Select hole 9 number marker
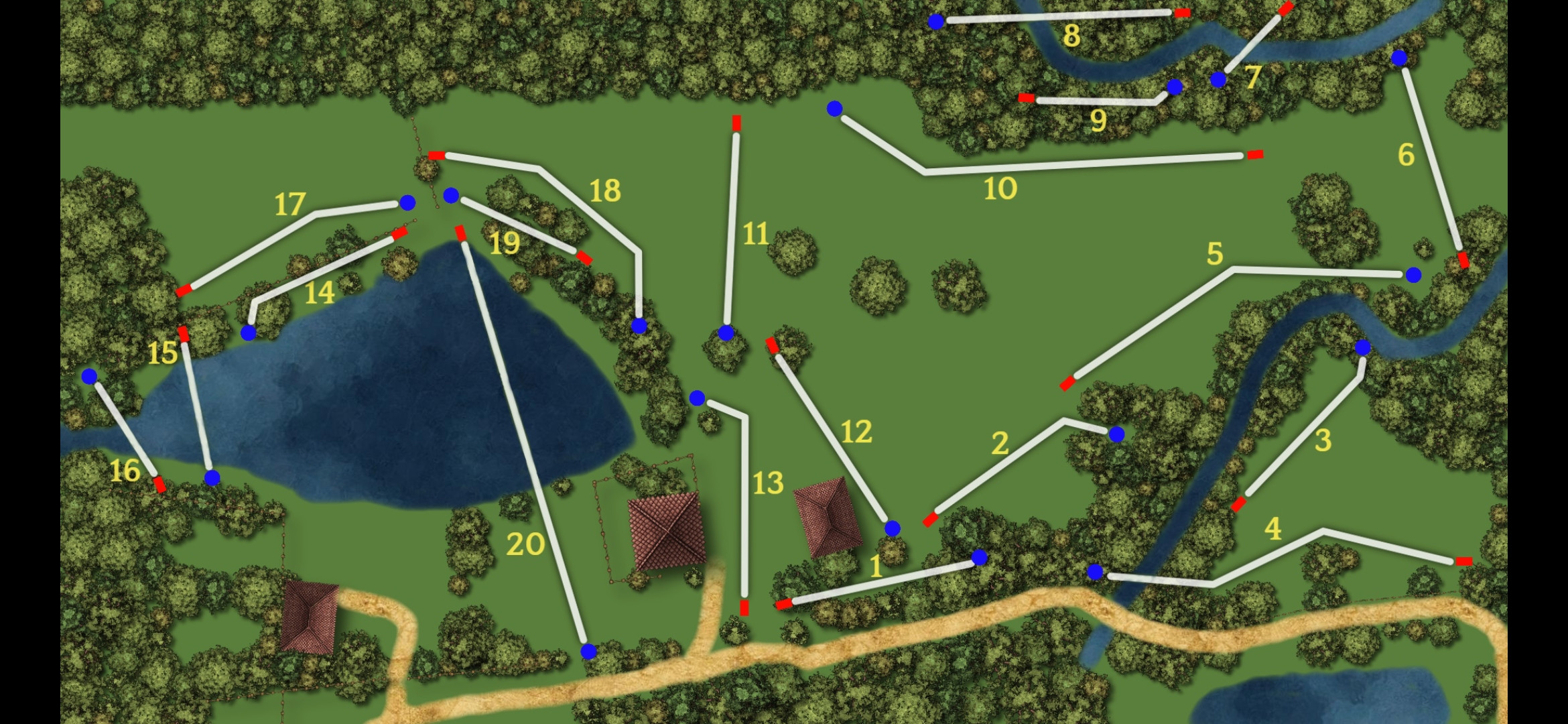The height and width of the screenshot is (724, 1568). point(1098,121)
